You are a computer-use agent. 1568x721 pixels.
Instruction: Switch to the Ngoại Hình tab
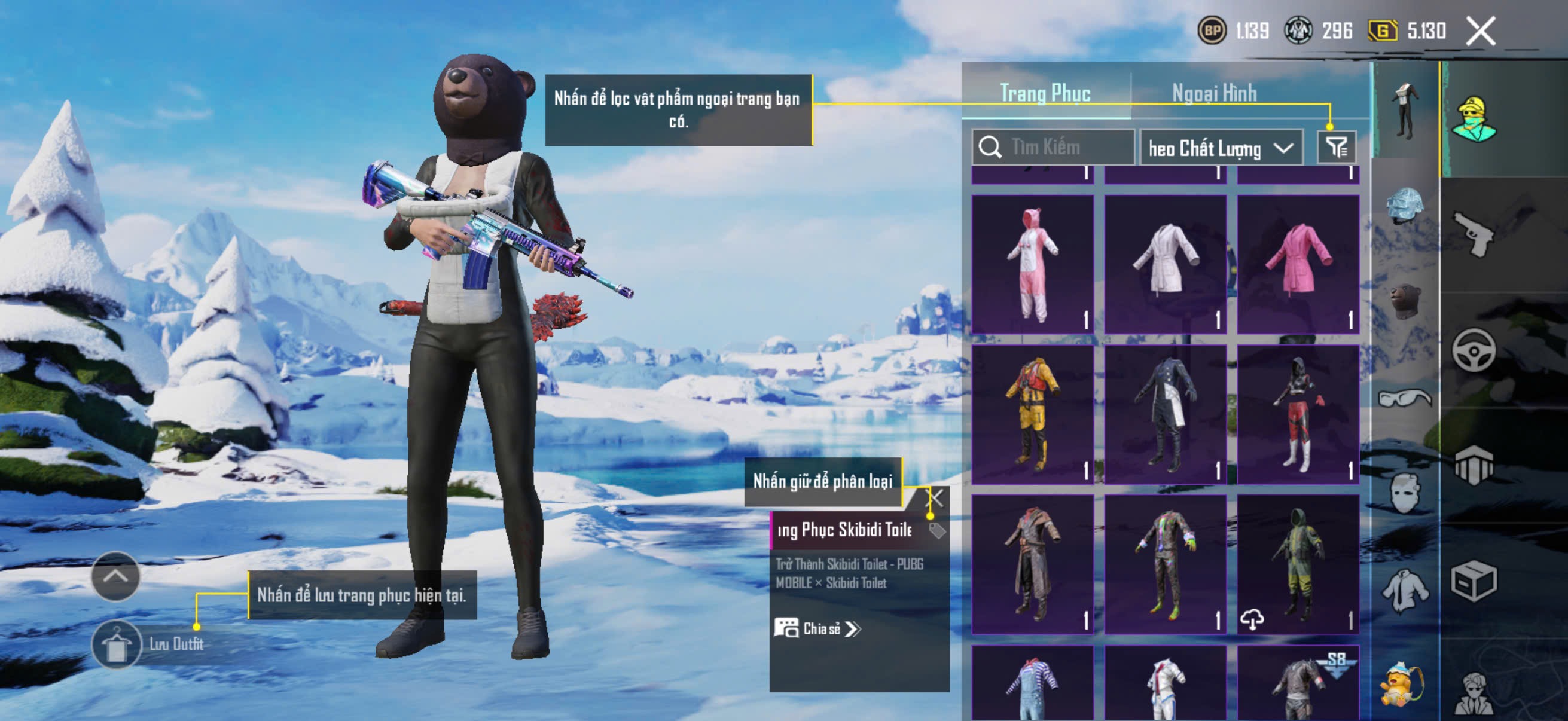(1214, 93)
